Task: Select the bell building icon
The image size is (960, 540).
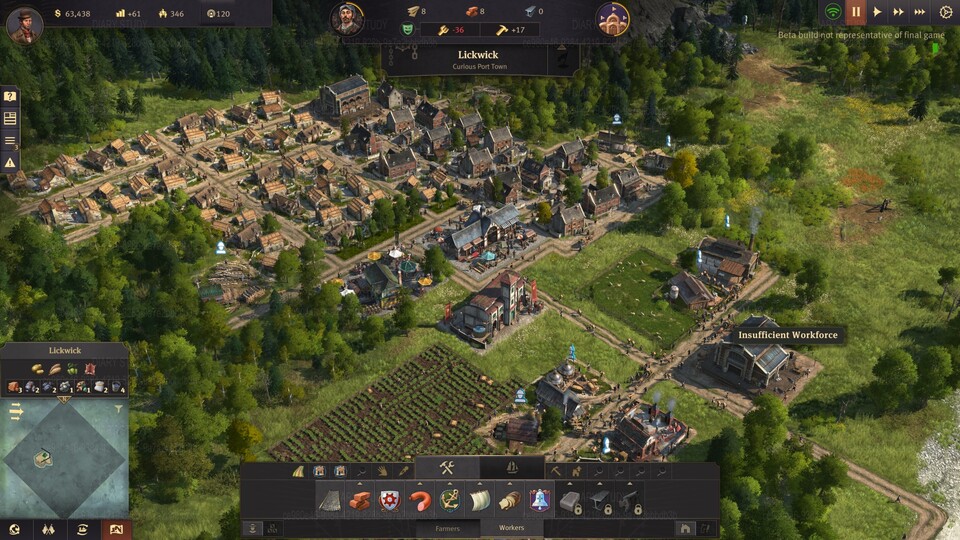Action: click(540, 500)
